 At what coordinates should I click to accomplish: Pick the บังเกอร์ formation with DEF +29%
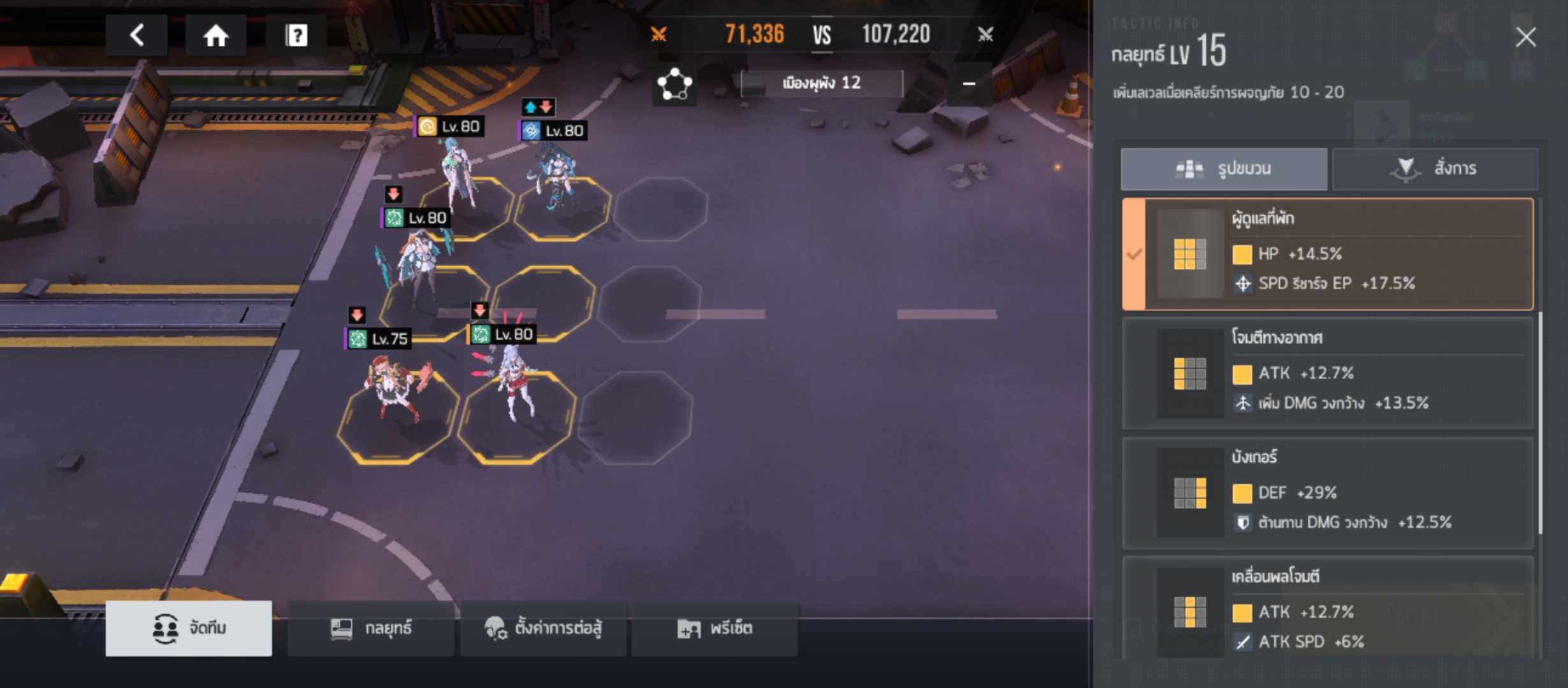(x=1327, y=492)
